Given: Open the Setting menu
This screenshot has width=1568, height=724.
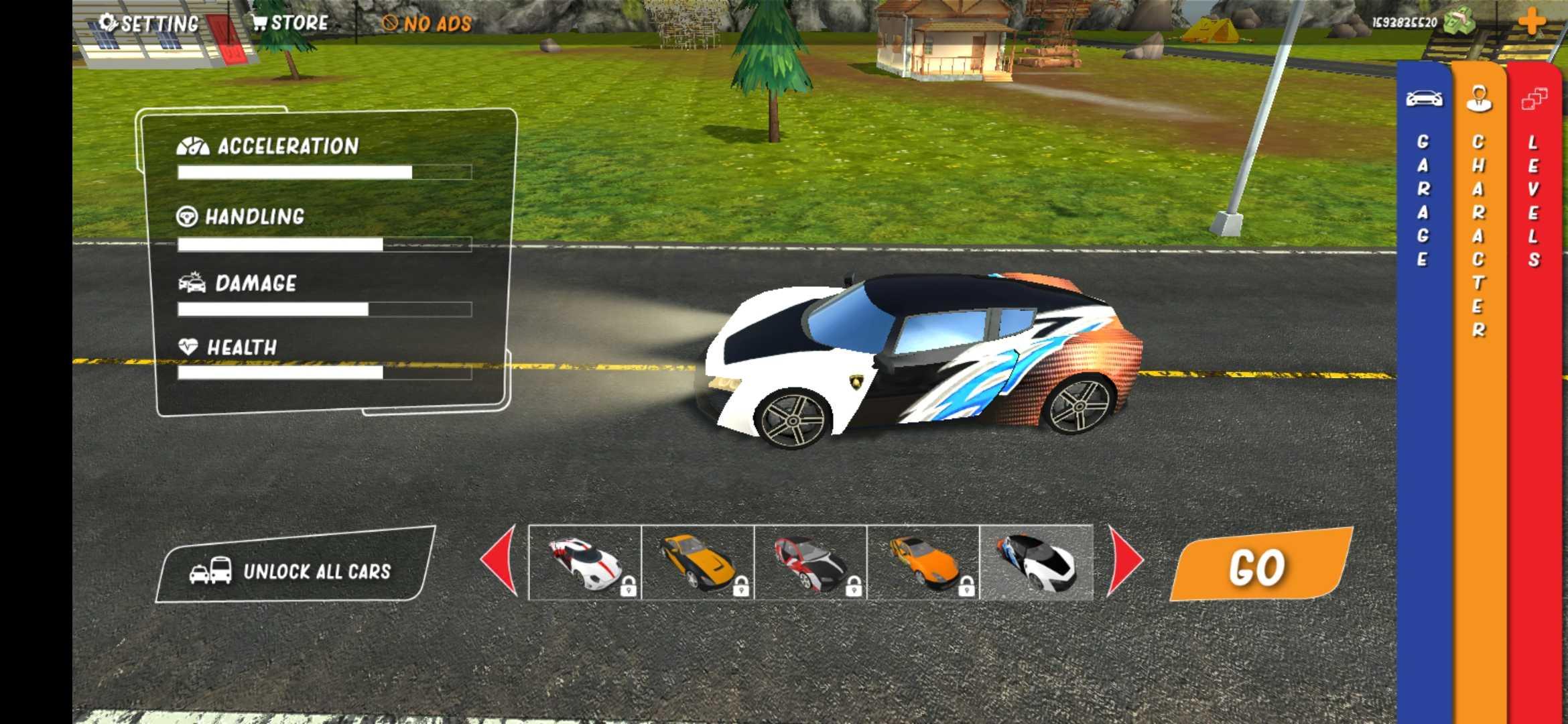Looking at the screenshot, I should click(149, 24).
